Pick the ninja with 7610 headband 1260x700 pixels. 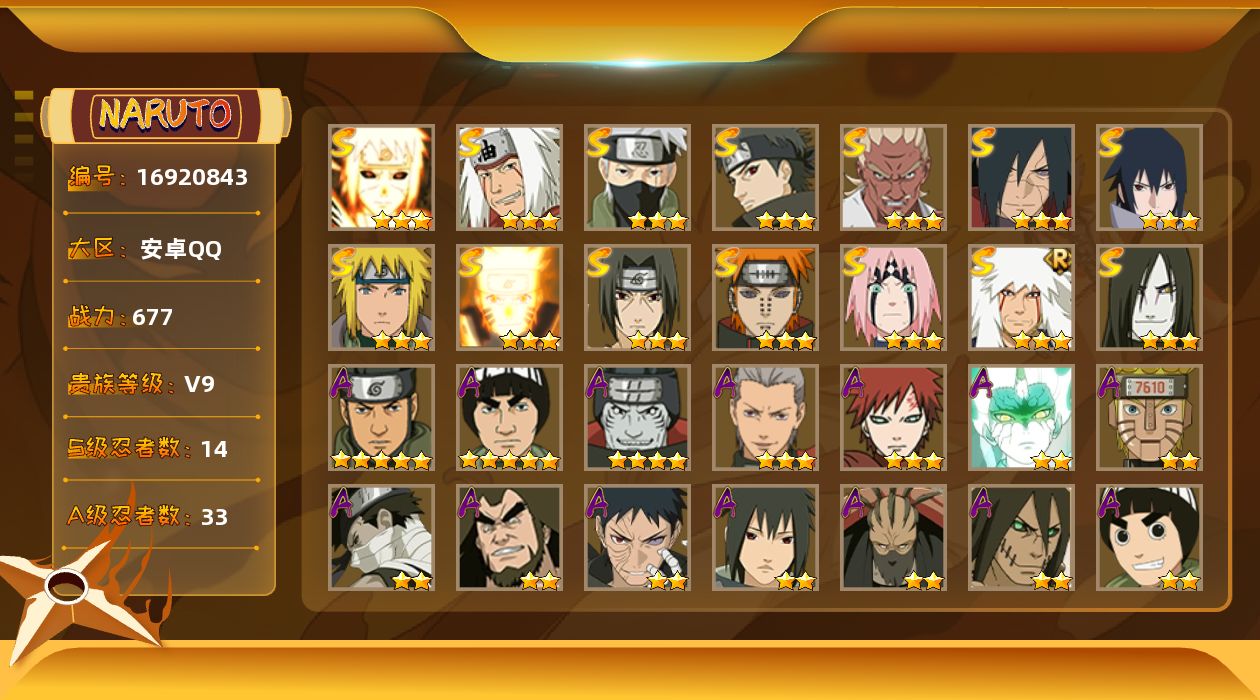tap(1150, 418)
